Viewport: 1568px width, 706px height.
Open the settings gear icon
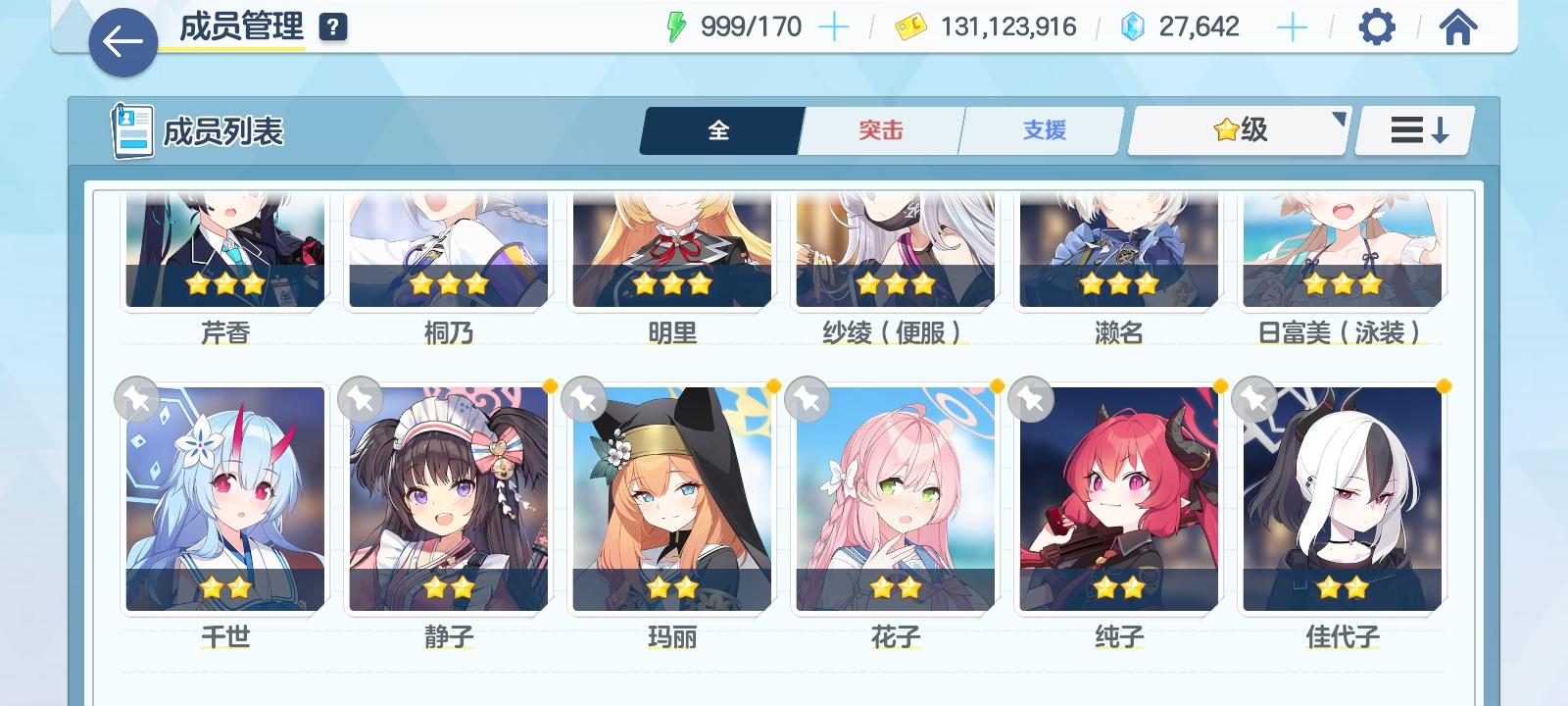[1378, 26]
